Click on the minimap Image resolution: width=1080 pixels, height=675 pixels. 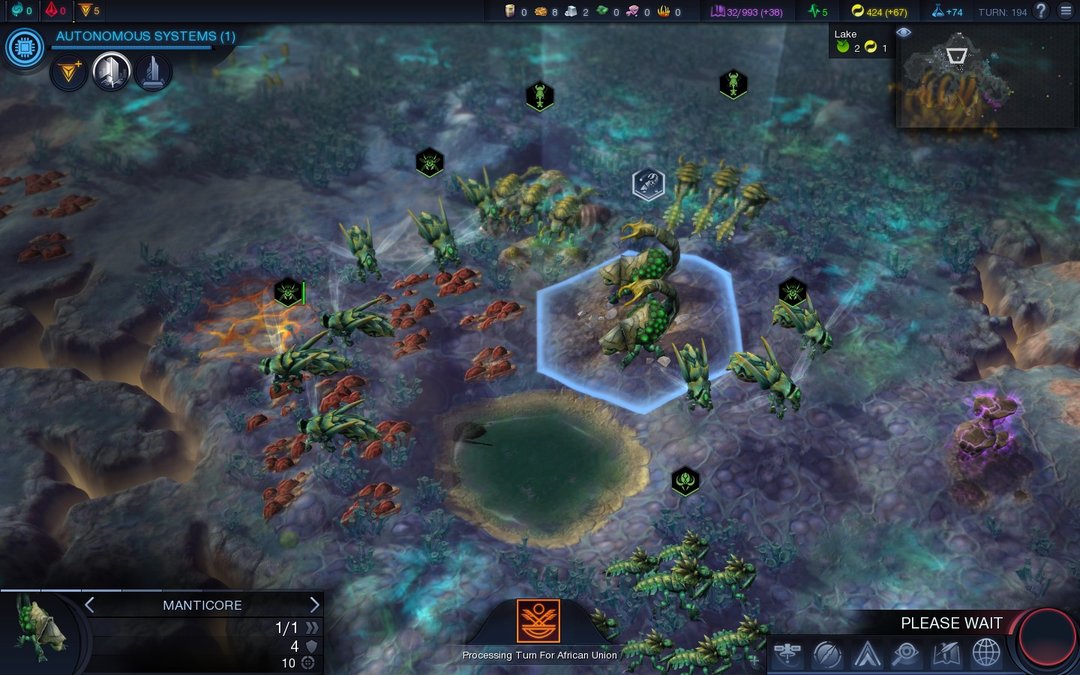tap(985, 78)
